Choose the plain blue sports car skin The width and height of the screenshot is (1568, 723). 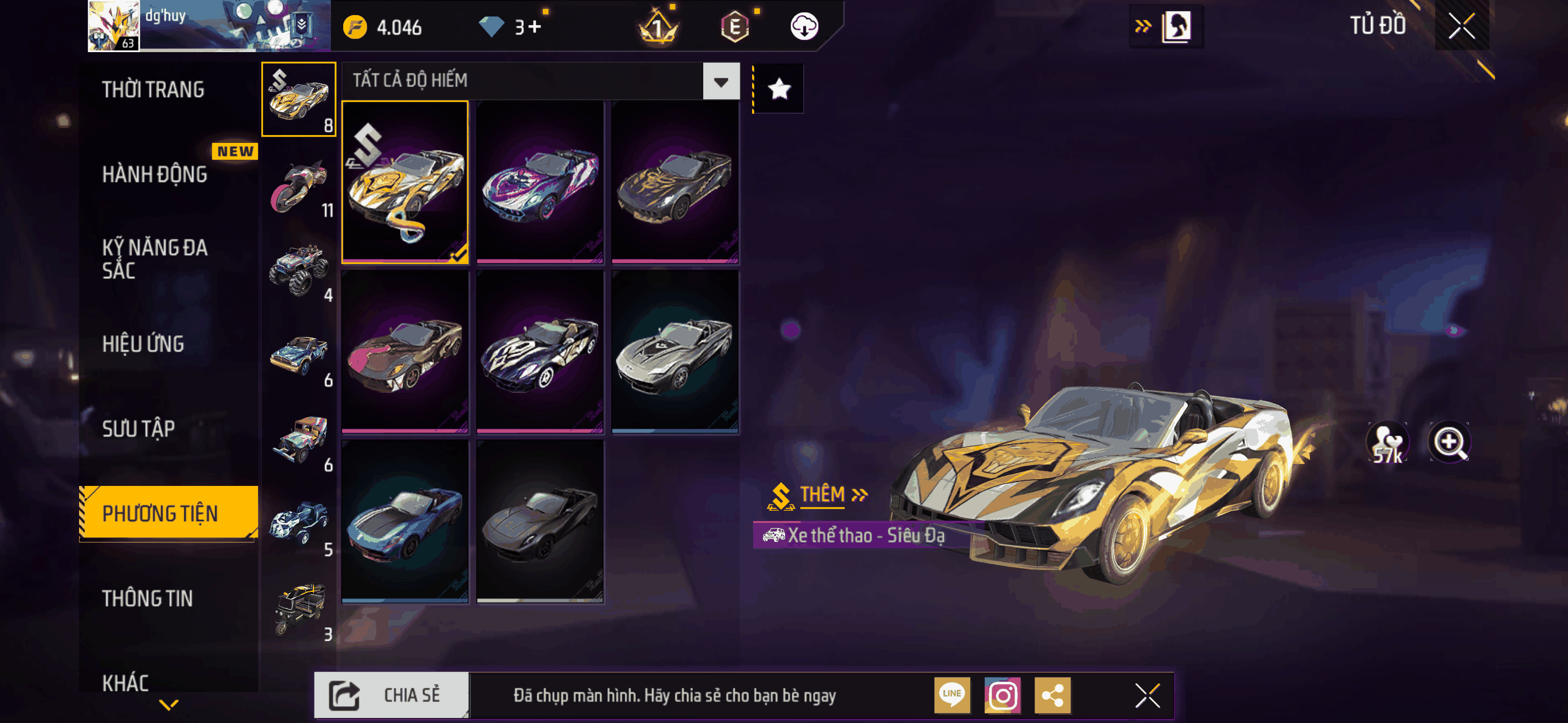[405, 522]
